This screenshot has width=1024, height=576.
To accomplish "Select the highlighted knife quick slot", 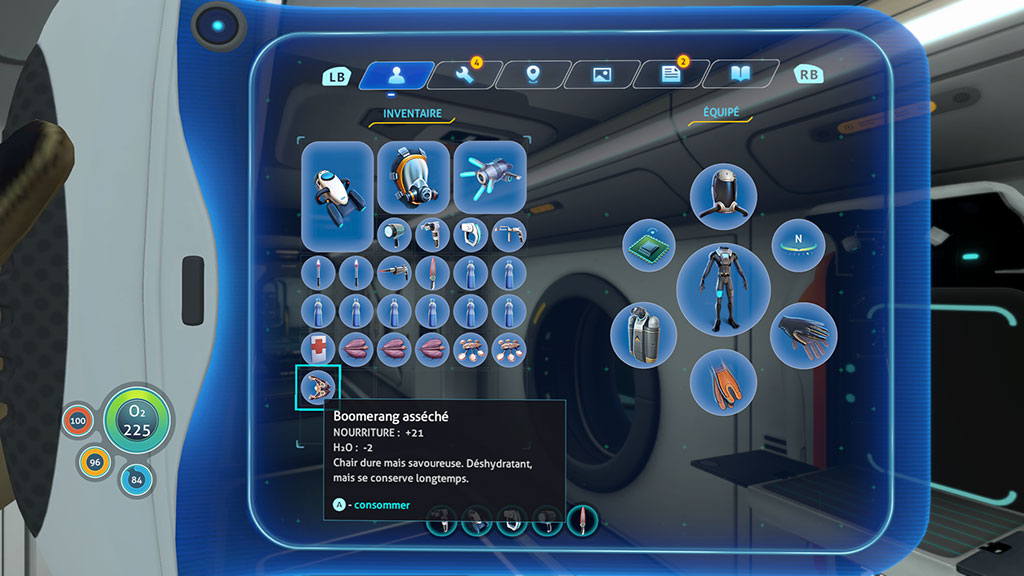I will coord(582,520).
